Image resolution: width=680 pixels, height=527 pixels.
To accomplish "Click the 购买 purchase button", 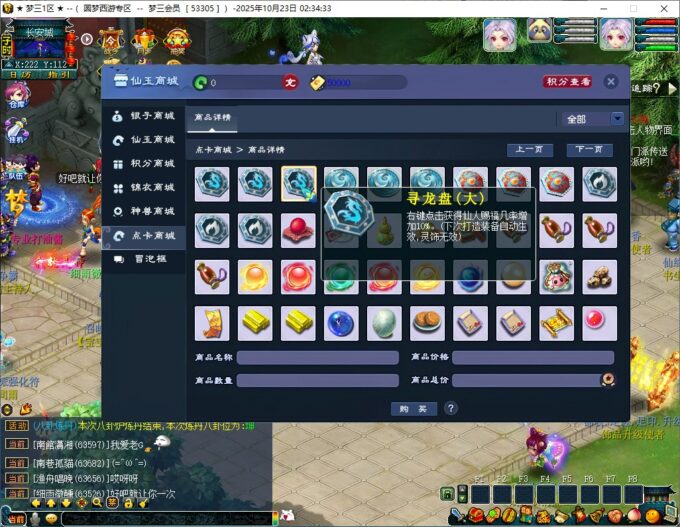I will (x=413, y=408).
